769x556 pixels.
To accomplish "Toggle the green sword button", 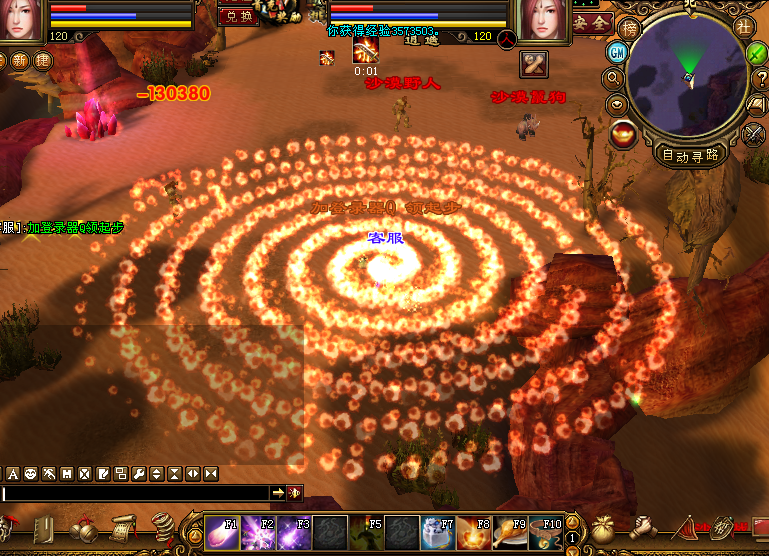I will 758,53.
